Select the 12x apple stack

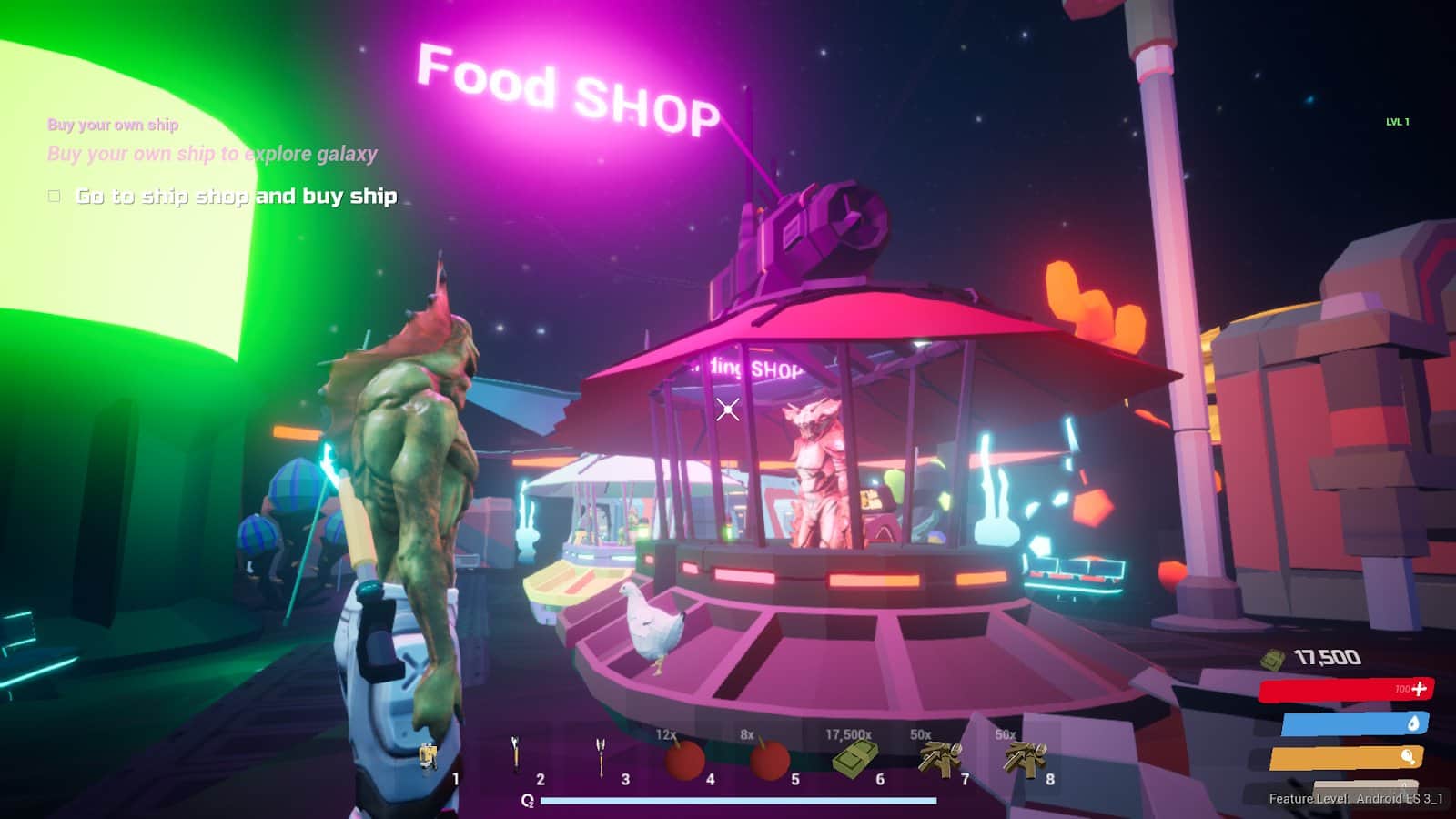coord(684,759)
